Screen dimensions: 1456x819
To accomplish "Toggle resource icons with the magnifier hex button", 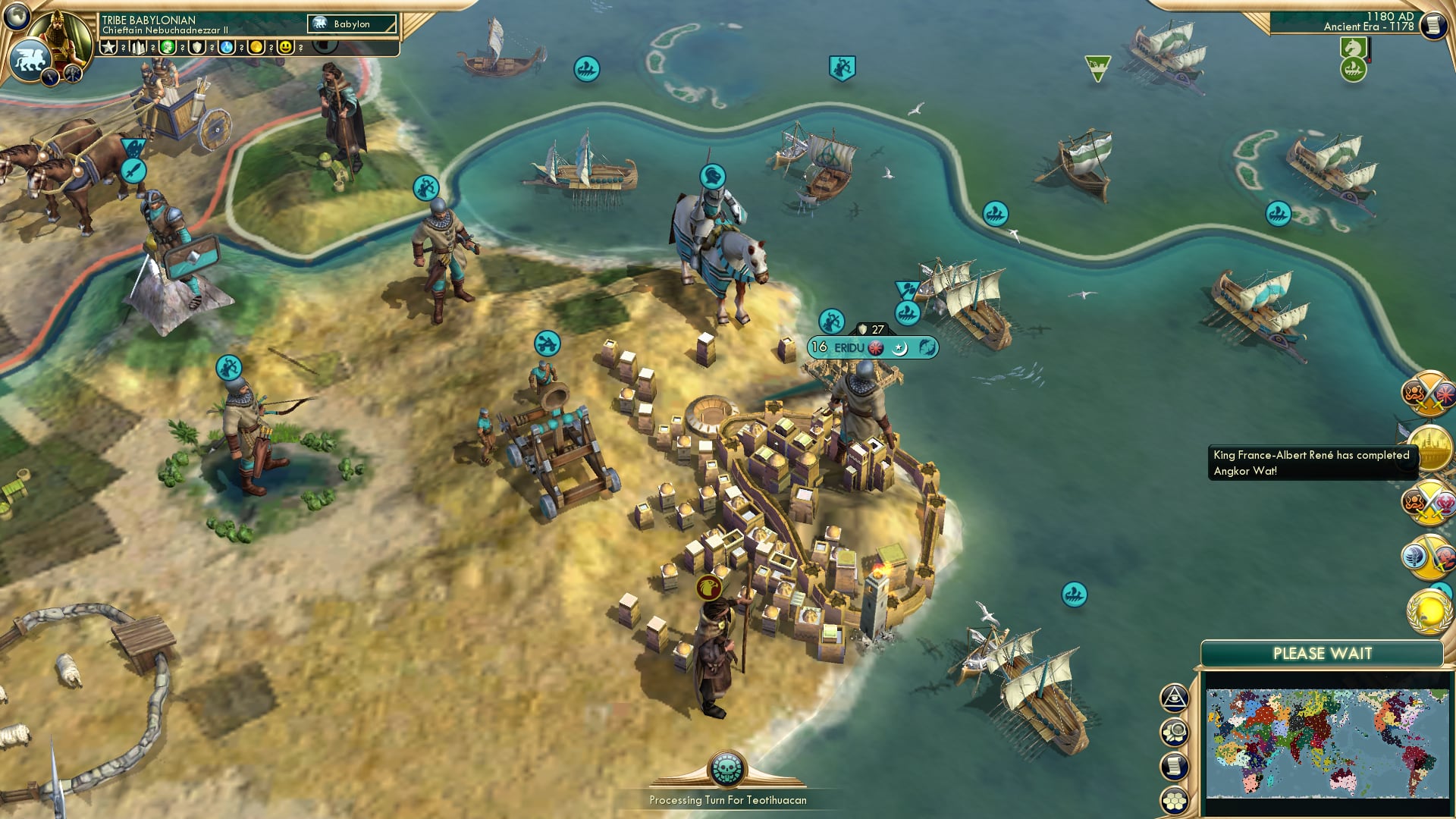I will pyautogui.click(x=1174, y=732).
